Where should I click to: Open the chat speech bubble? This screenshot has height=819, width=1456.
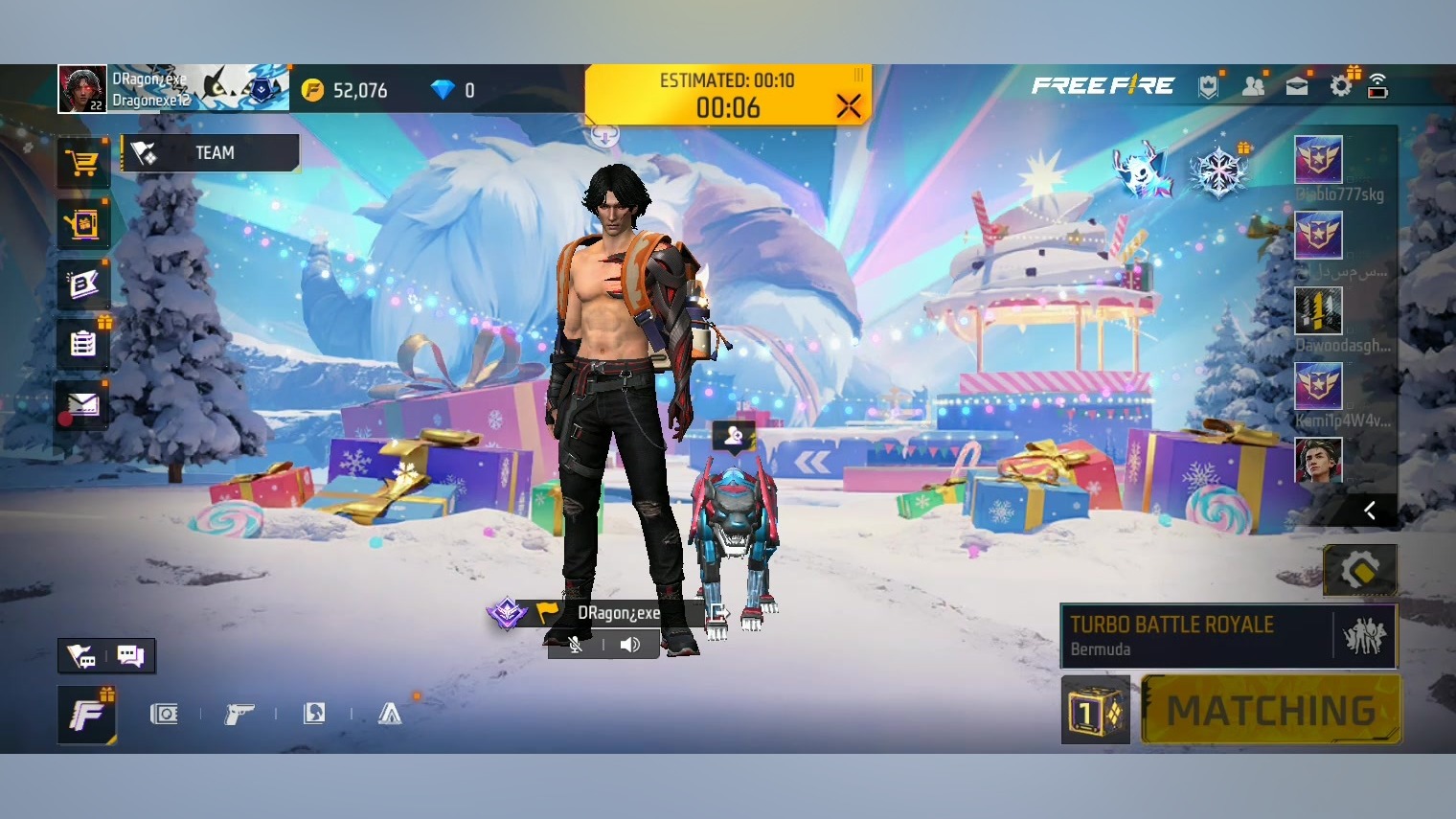point(129,656)
